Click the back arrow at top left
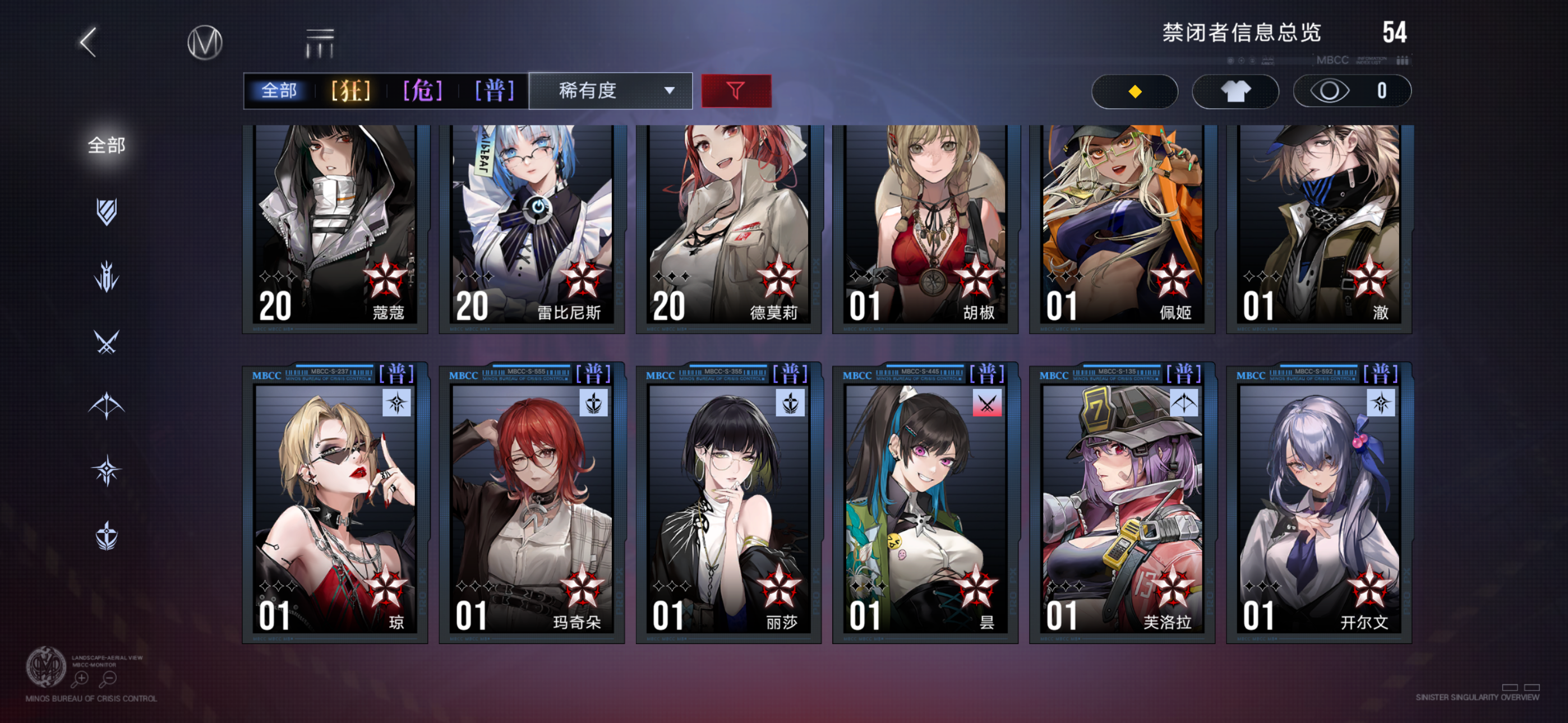1568x723 pixels. [x=87, y=41]
